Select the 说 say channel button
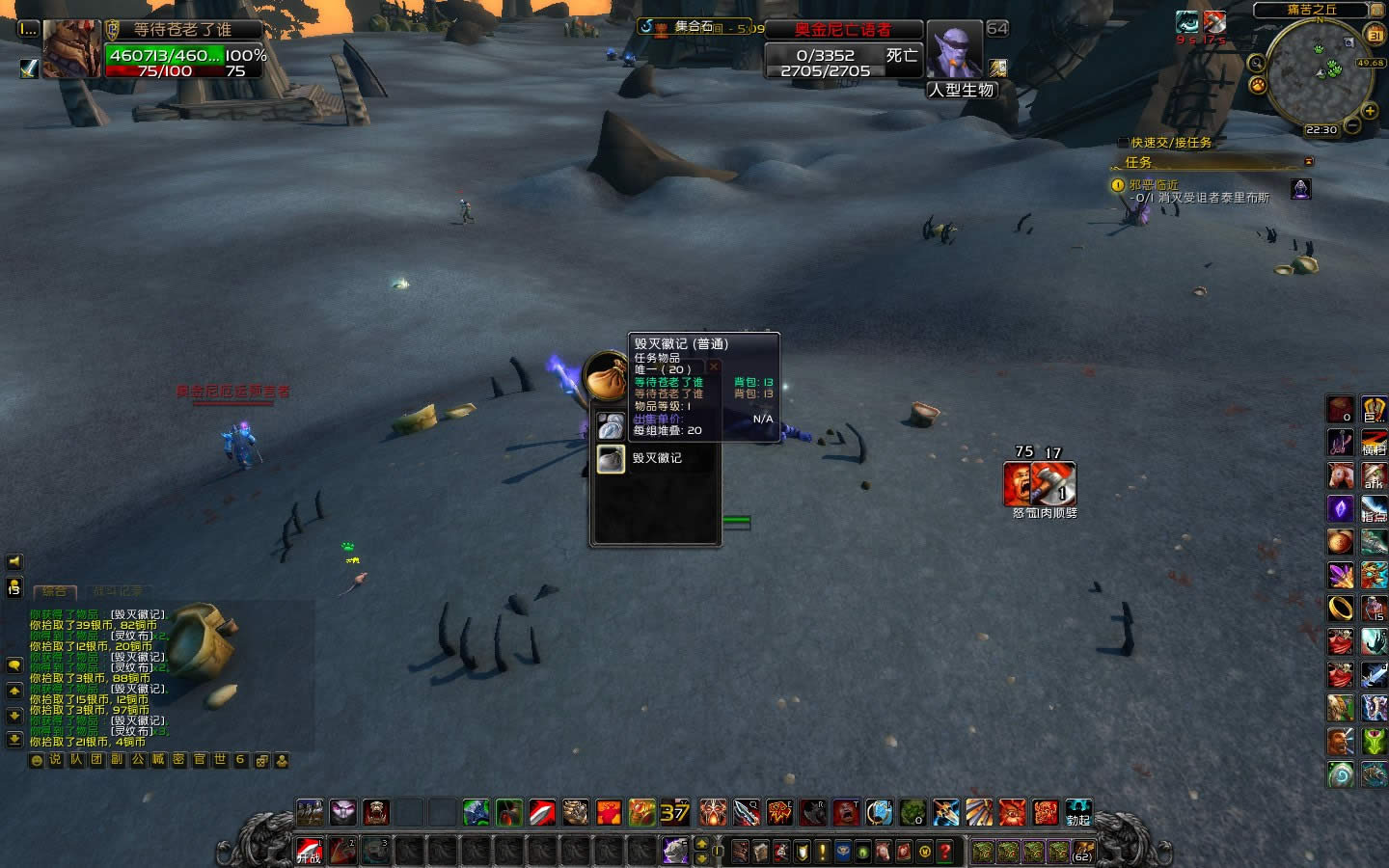 55,760
